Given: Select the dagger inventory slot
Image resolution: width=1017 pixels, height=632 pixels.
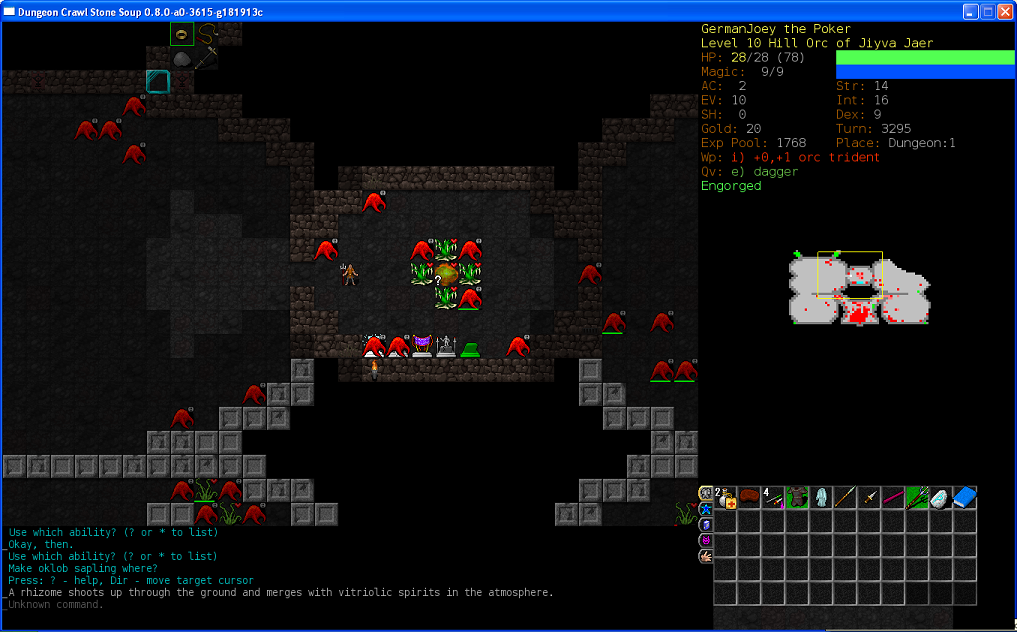Looking at the screenshot, I should click(x=869, y=497).
